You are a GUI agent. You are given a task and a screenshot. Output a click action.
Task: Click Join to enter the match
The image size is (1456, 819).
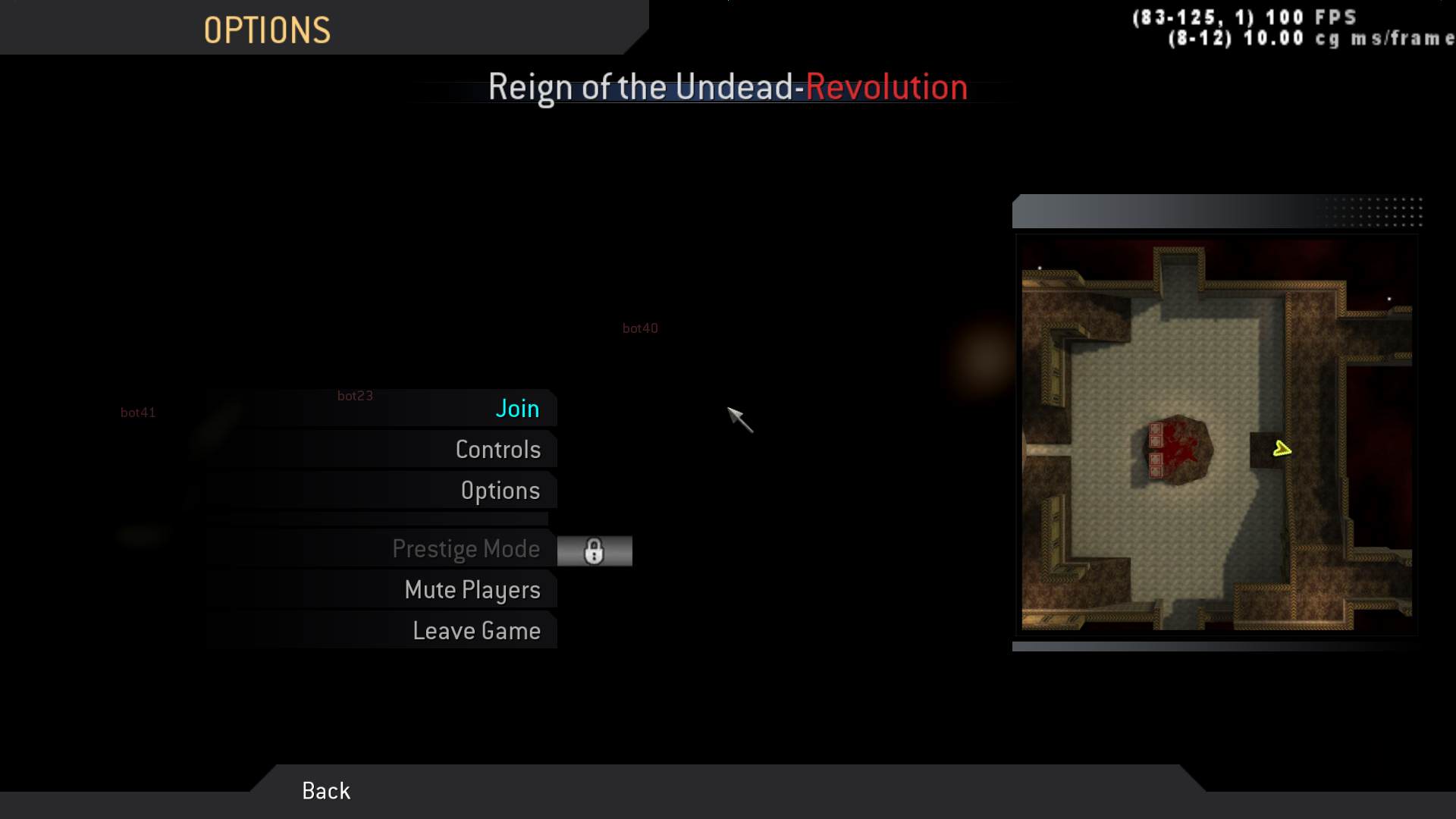point(518,408)
